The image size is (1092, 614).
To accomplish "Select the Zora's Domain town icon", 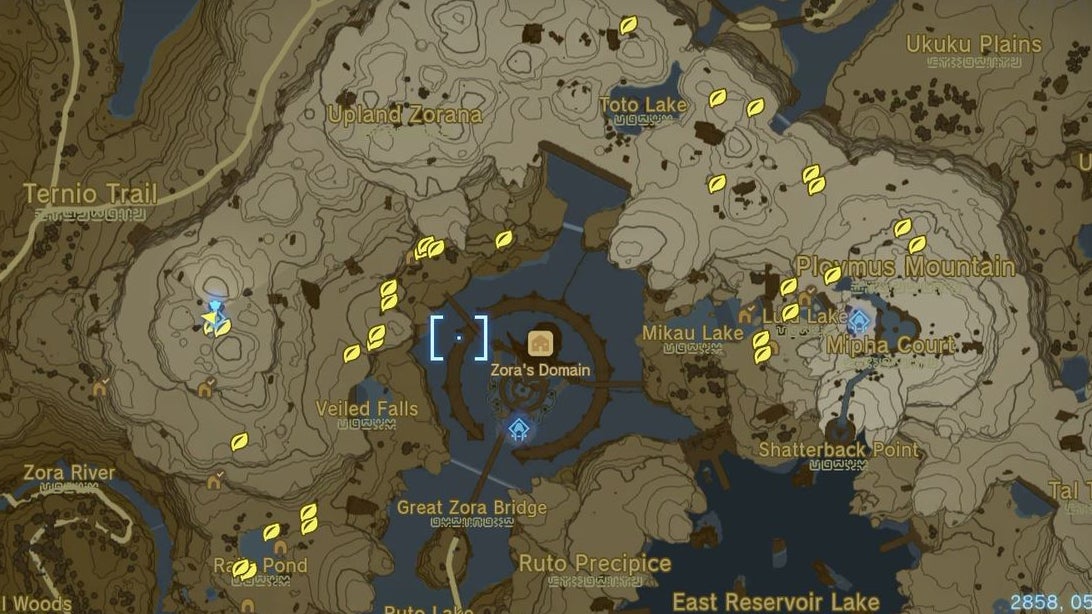I will click(540, 343).
